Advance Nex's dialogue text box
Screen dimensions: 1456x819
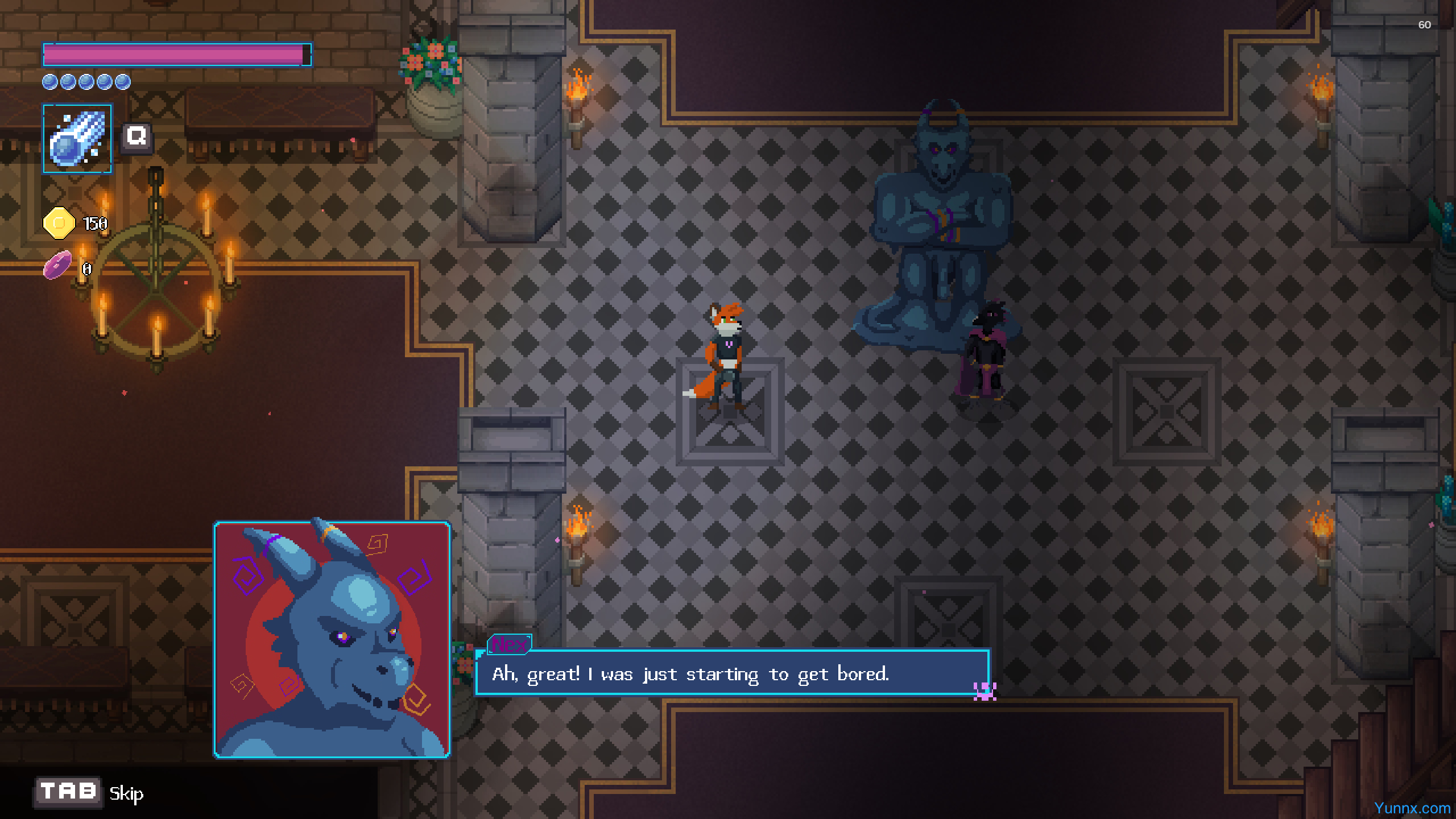(x=731, y=673)
